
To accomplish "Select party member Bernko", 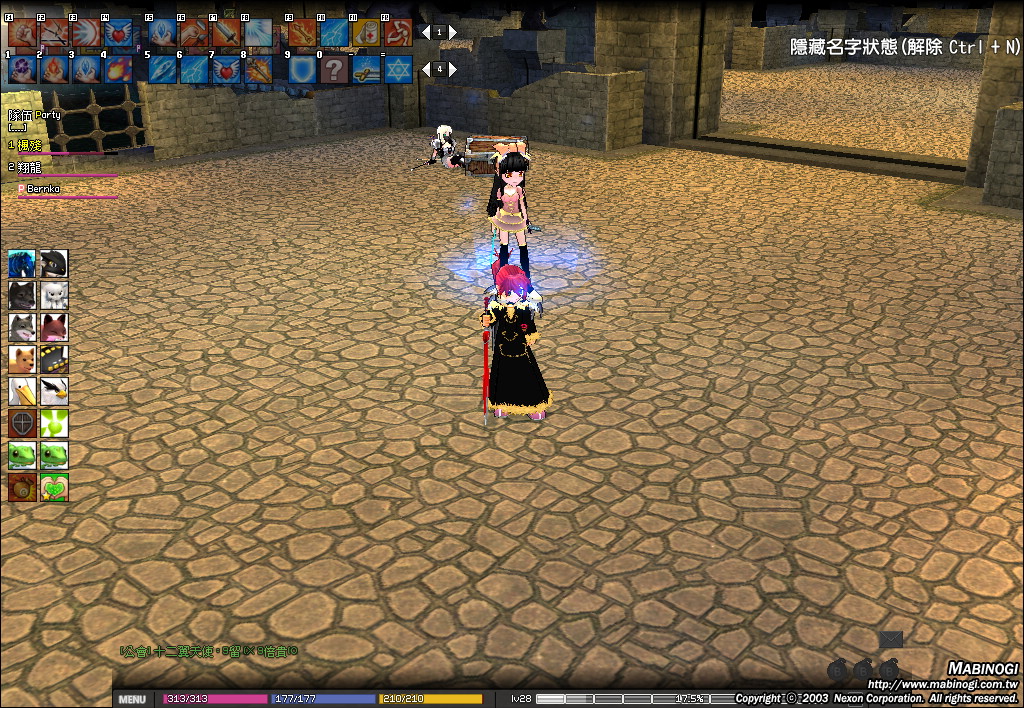I will coord(43,188).
